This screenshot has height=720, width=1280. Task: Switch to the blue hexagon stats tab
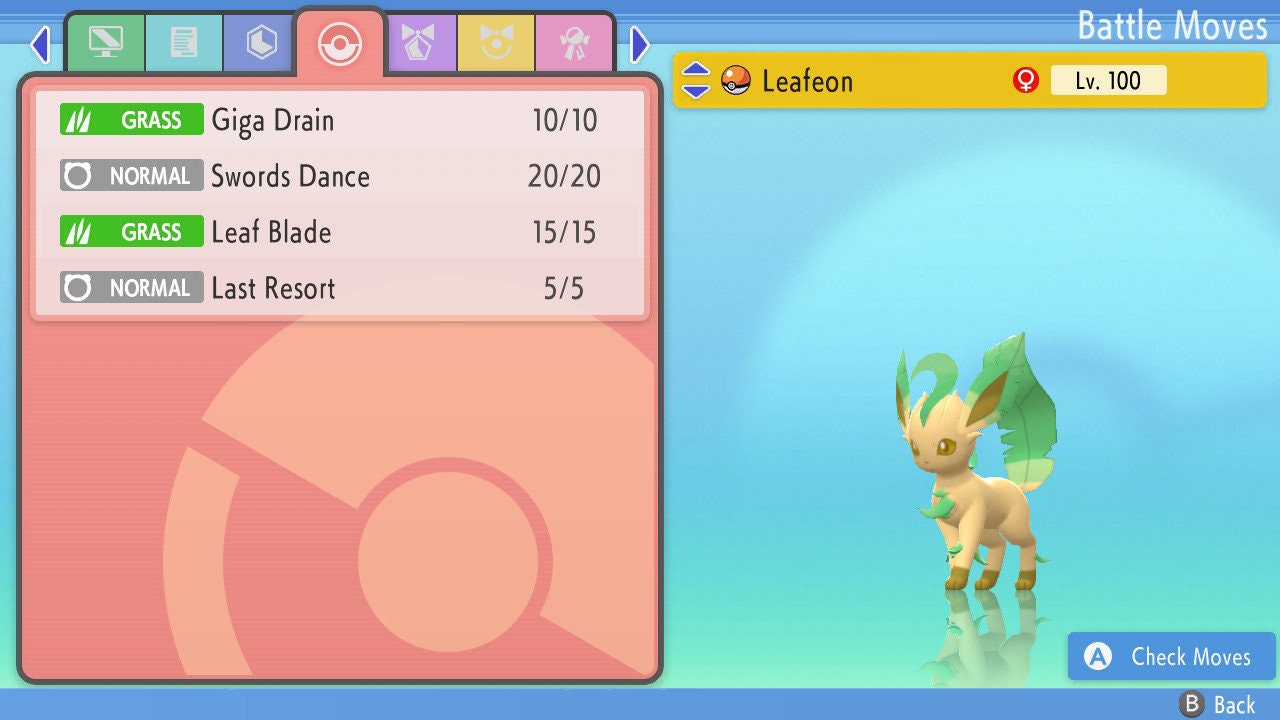tap(261, 43)
